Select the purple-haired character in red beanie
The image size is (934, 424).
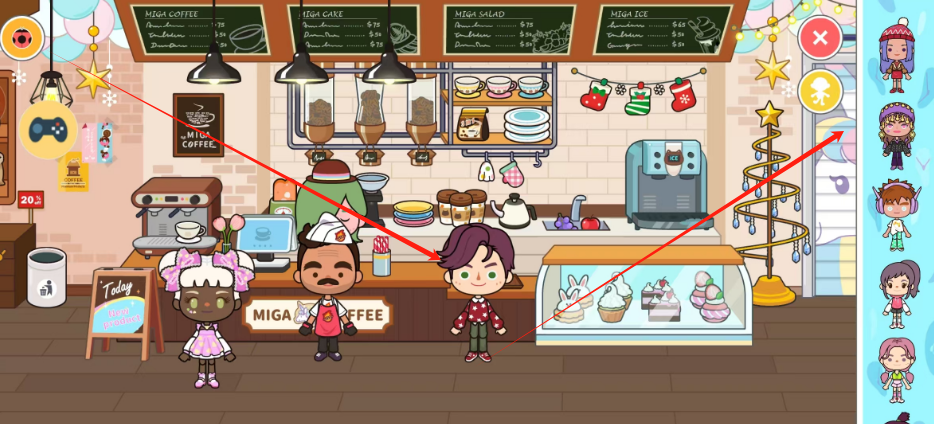pos(897,57)
